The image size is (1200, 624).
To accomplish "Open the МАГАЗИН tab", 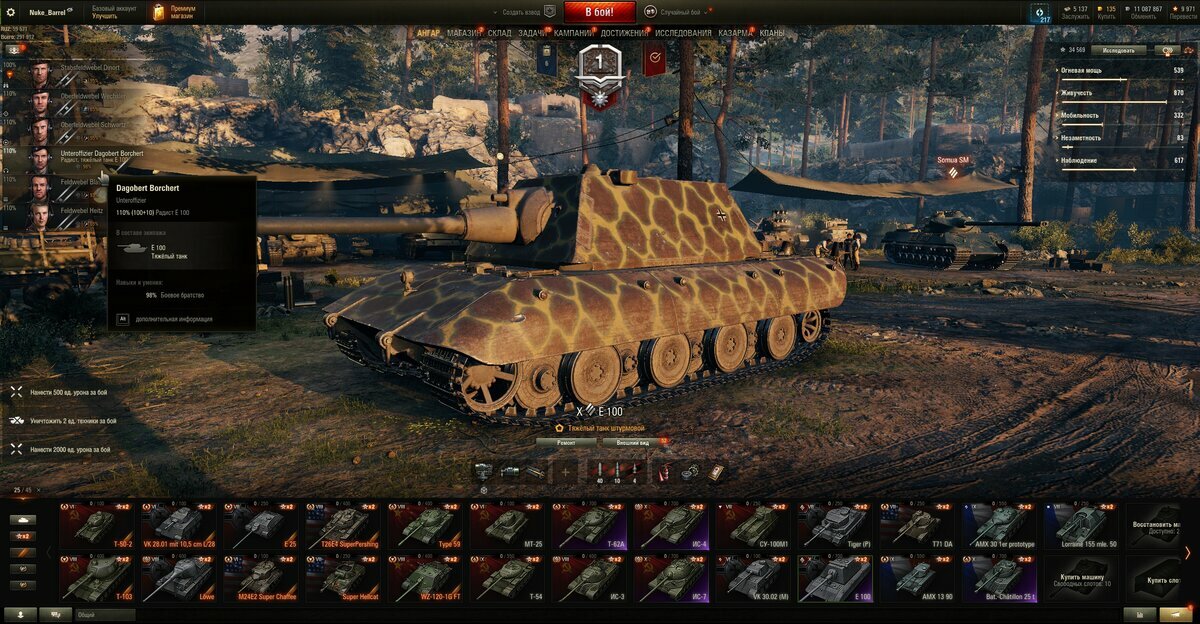I will (x=463, y=33).
